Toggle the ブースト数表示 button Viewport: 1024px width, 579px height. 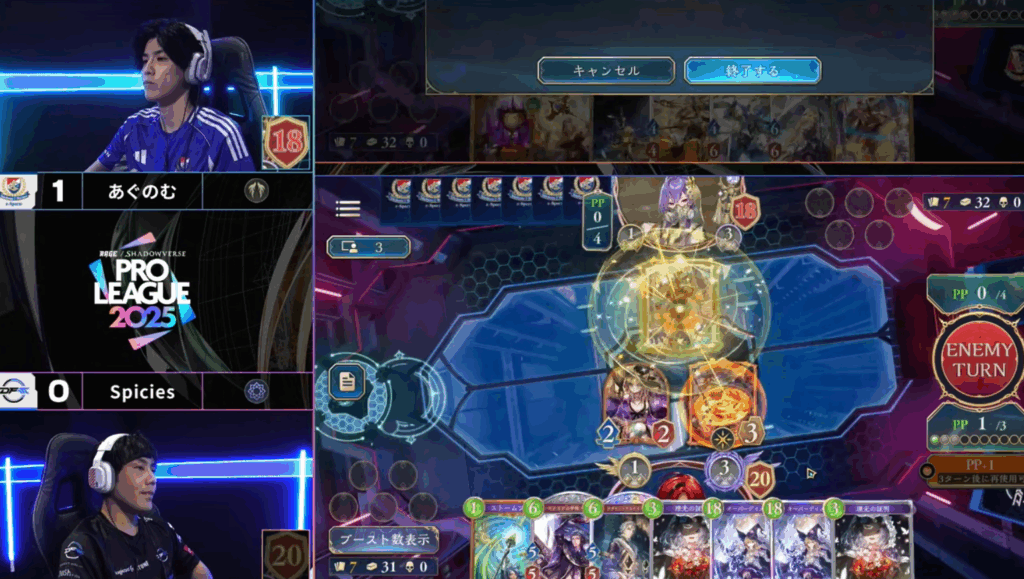tap(383, 540)
